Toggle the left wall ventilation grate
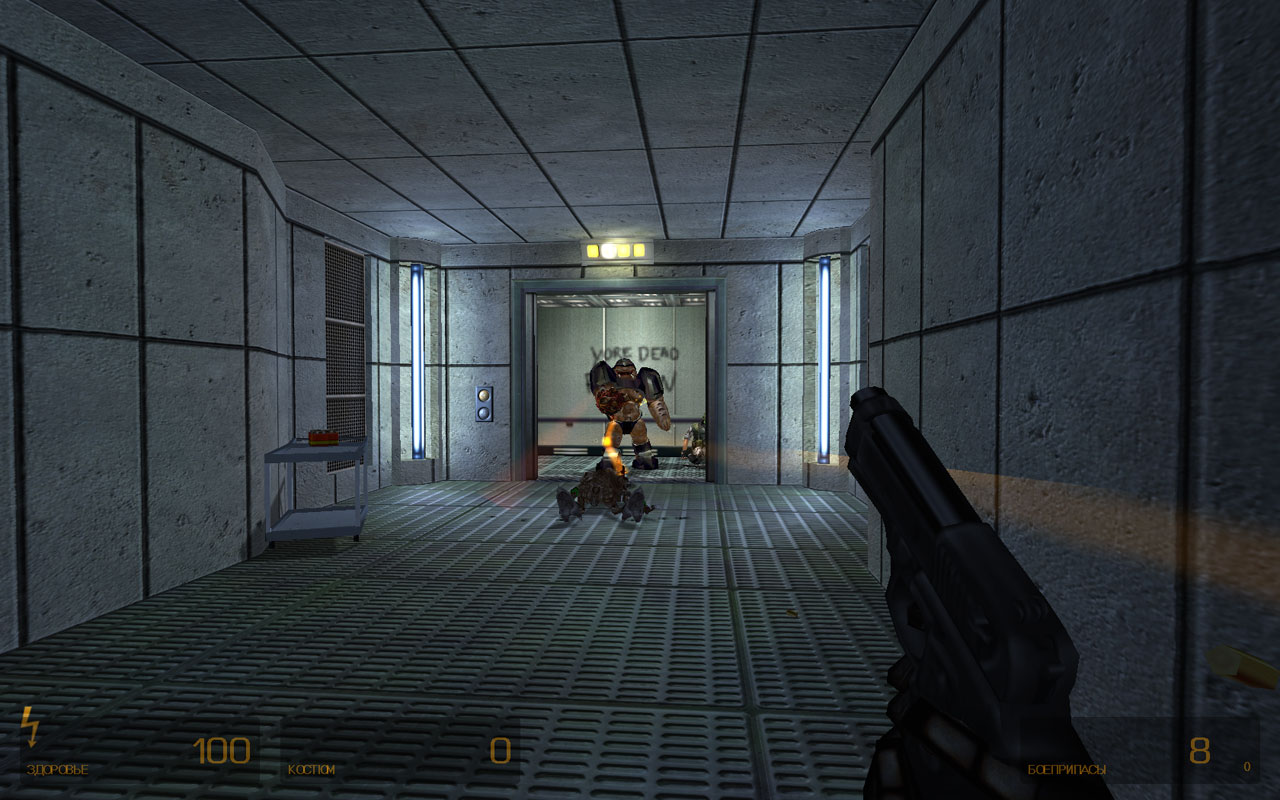Viewport: 1280px width, 800px height. 343,330
